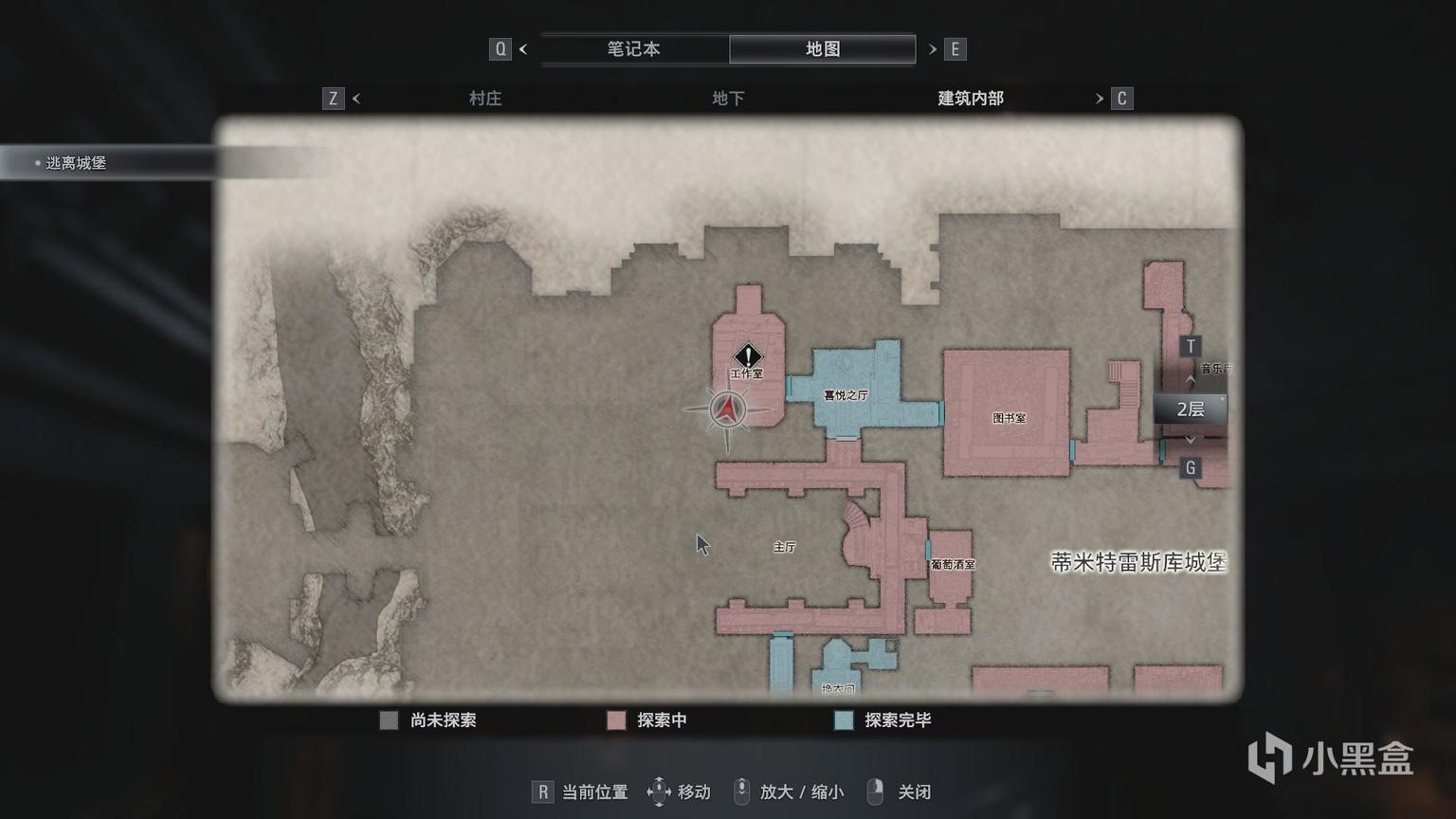Click the 2层 floor indicator

click(x=1190, y=409)
